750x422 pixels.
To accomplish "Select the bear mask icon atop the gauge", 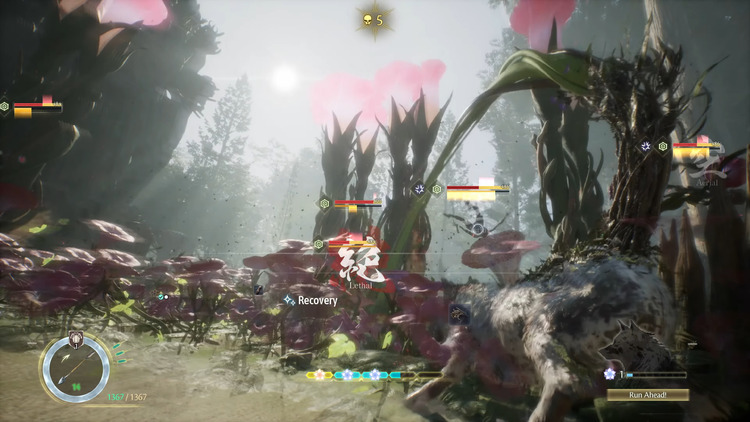I will (x=76, y=337).
